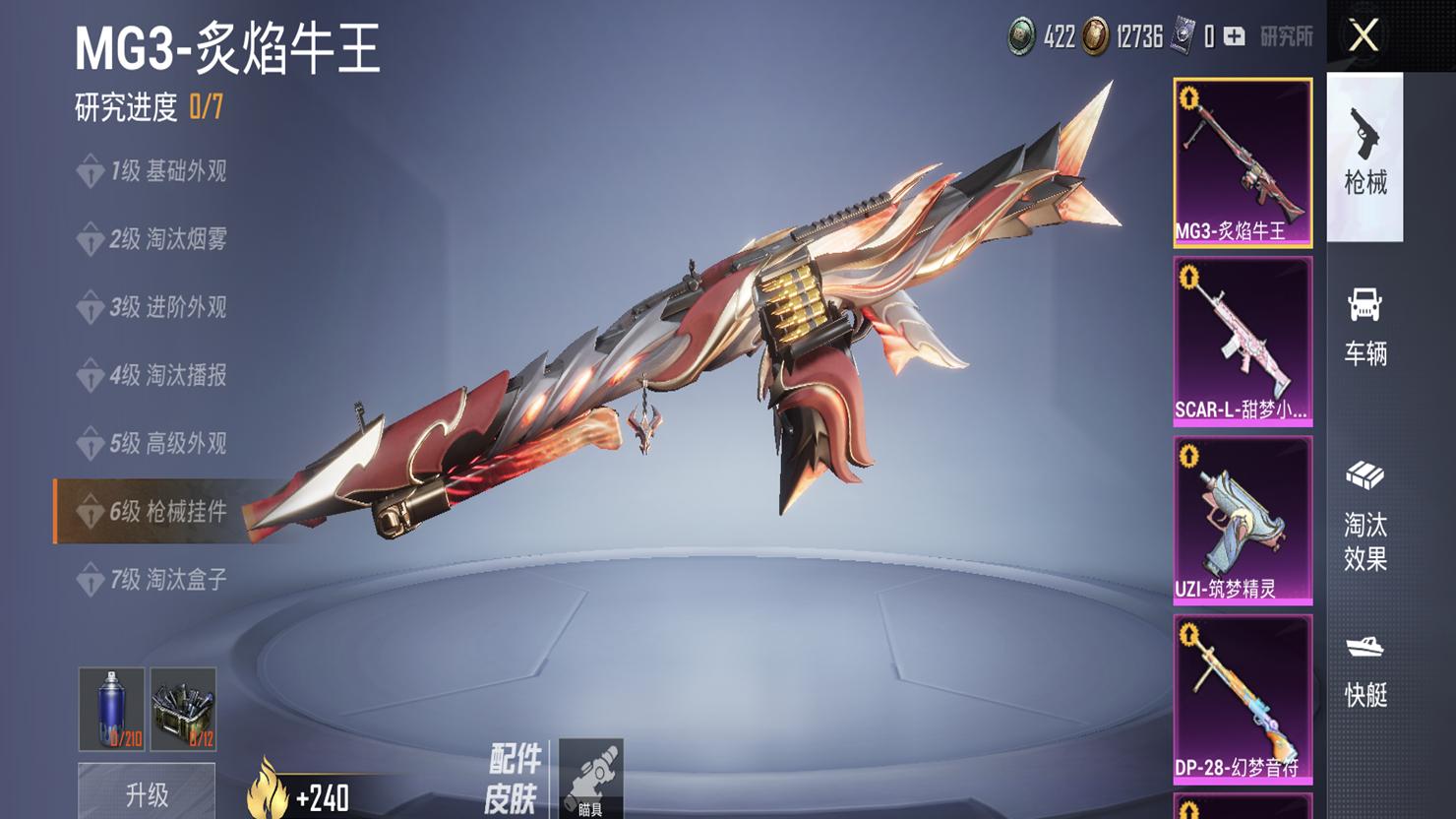This screenshot has width=1456, height=819.
Task: Choose level 3 进阶外观 entry
Action: pos(167,307)
